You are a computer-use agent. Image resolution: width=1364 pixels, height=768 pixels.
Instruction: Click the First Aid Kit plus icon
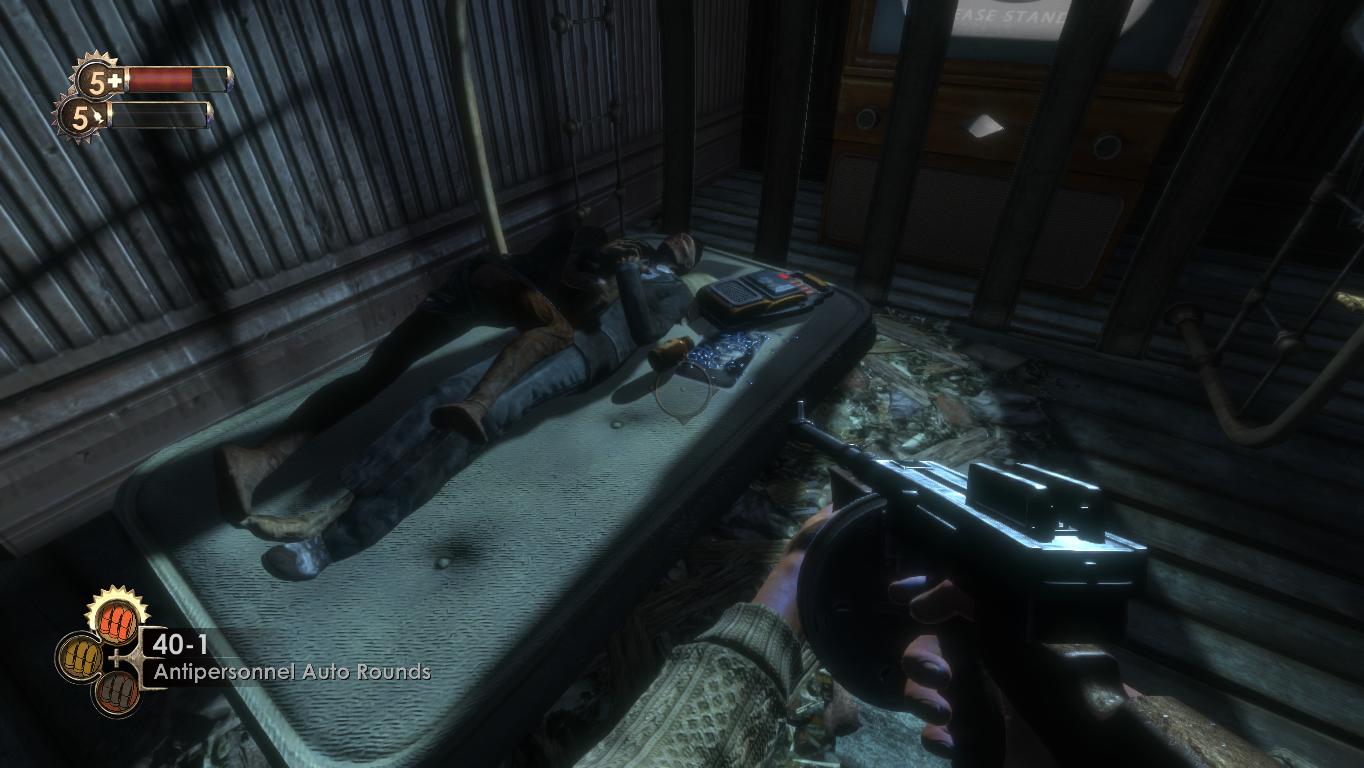coord(115,79)
